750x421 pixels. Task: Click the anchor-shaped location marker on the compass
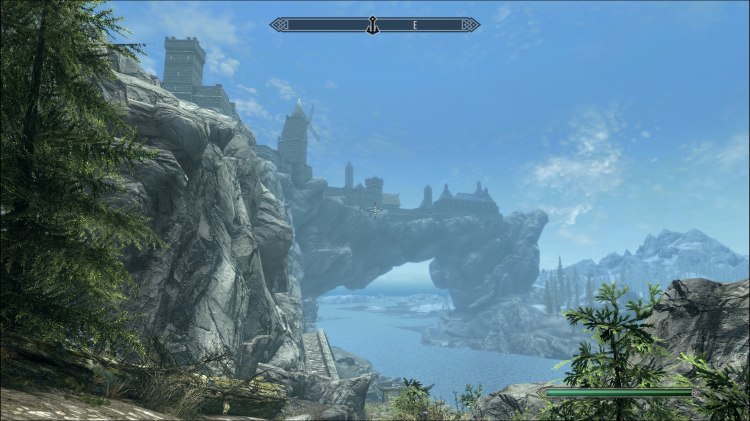(371, 24)
